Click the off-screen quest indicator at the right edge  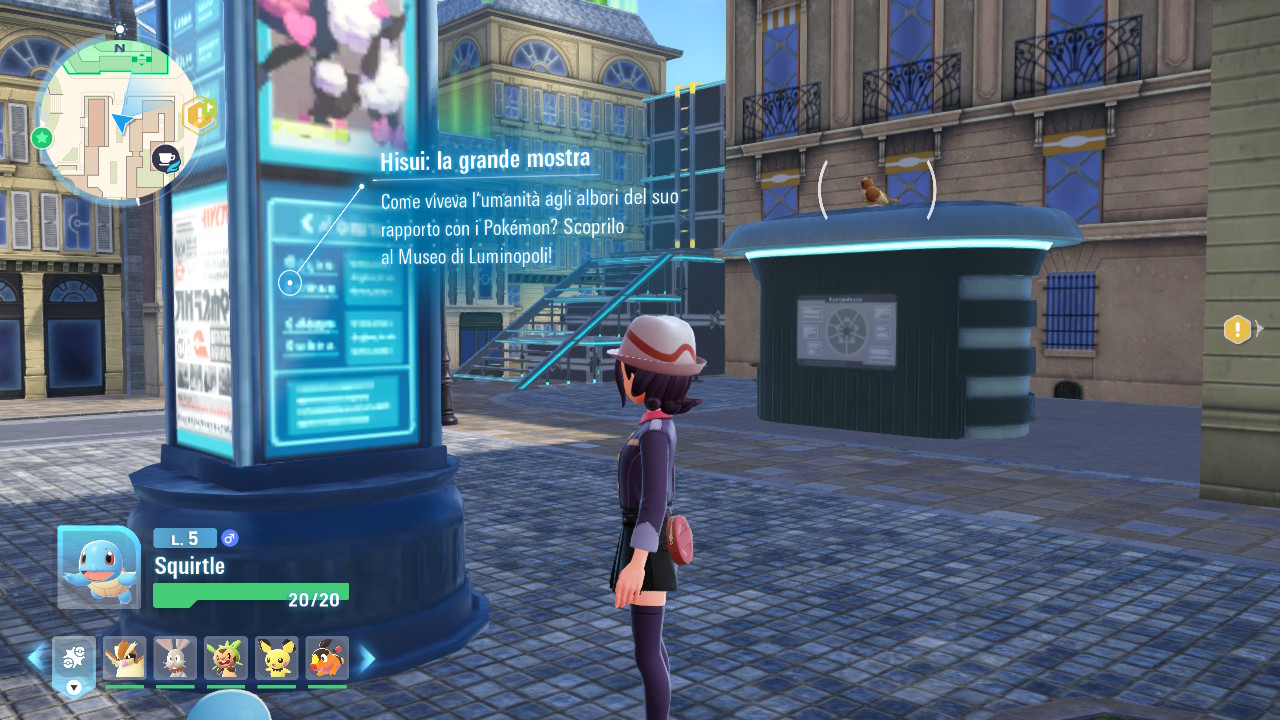(x=1238, y=328)
